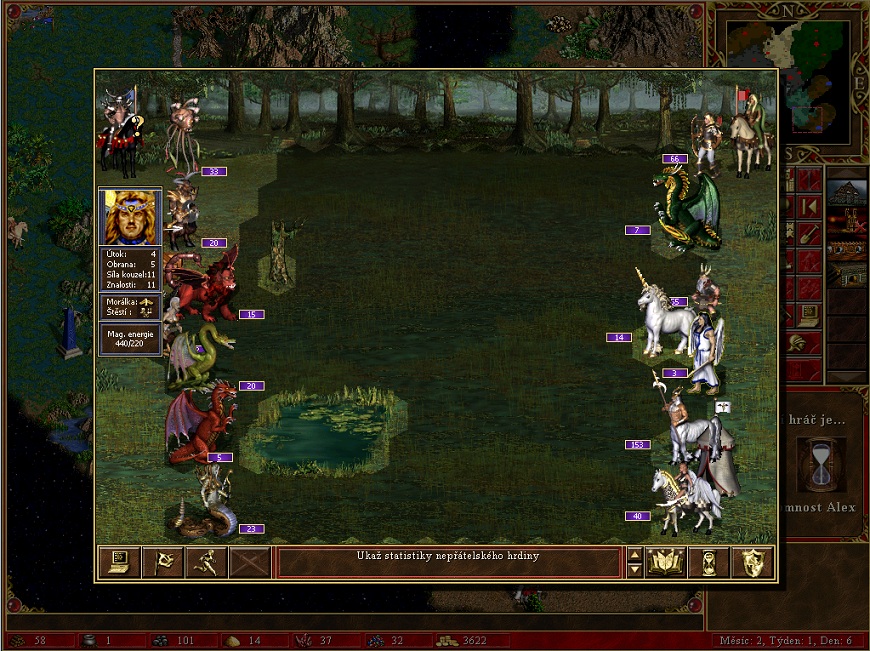Click the combat log scroll-up arrow
Image resolution: width=870 pixels, height=651 pixels.
click(x=634, y=555)
